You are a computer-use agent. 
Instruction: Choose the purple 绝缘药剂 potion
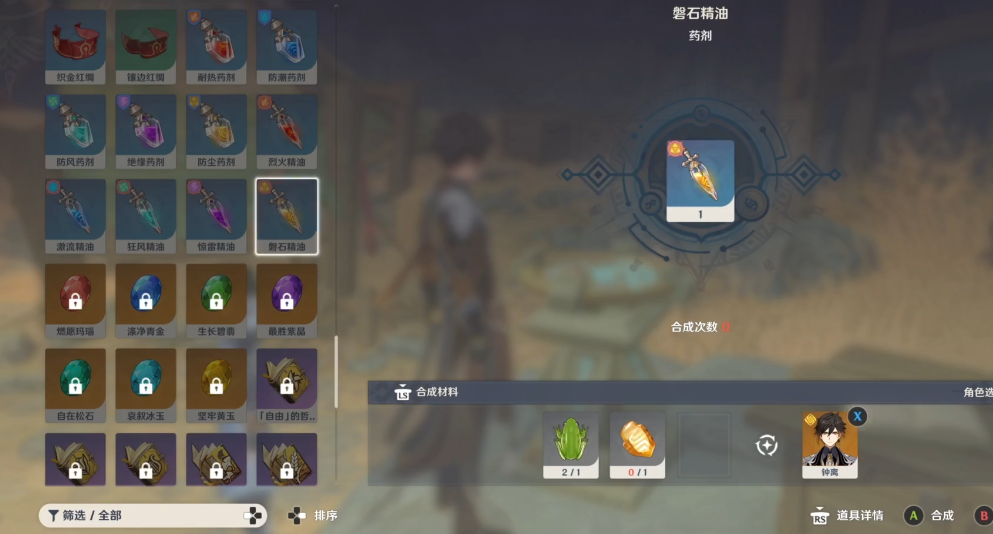click(146, 130)
